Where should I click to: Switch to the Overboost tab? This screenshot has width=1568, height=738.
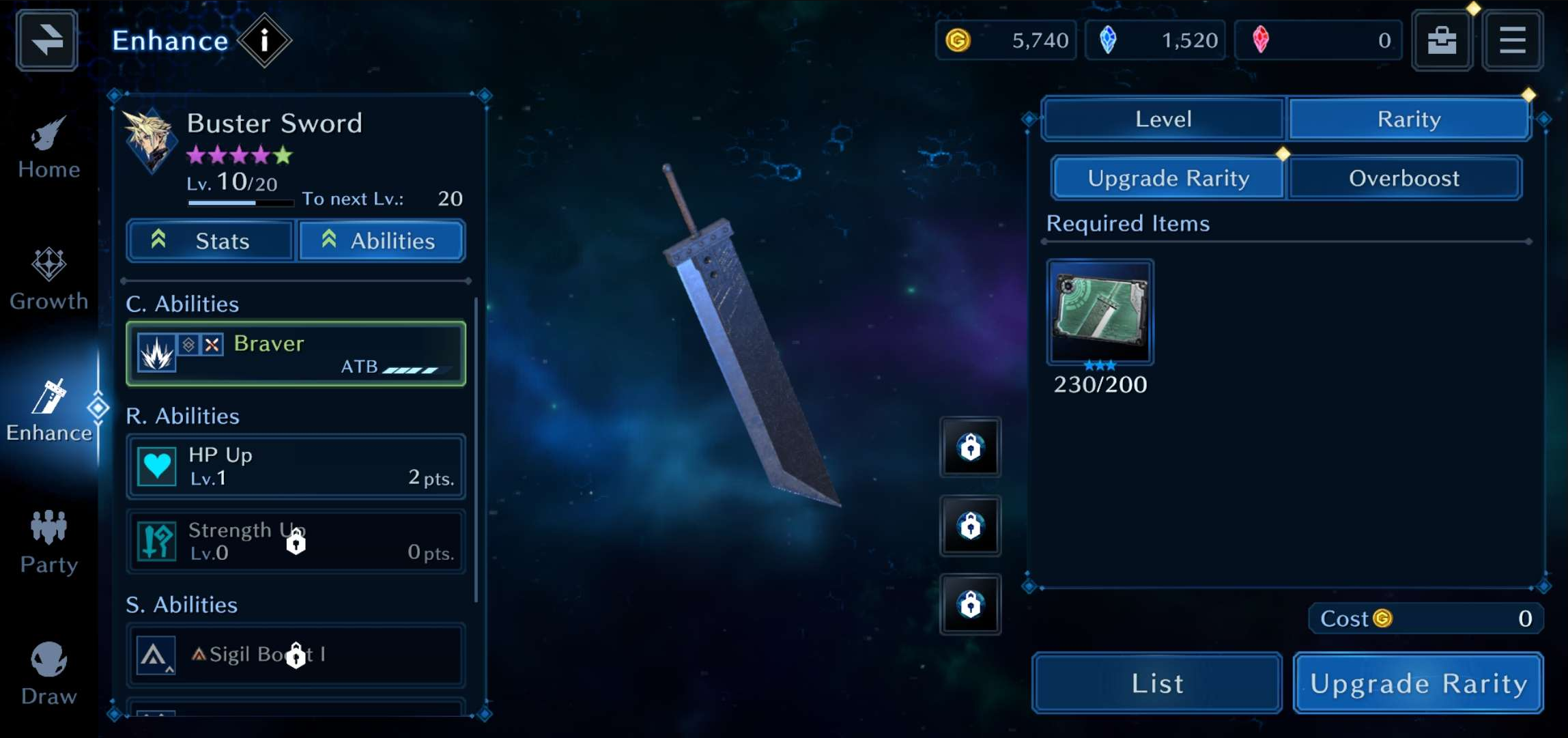point(1404,178)
